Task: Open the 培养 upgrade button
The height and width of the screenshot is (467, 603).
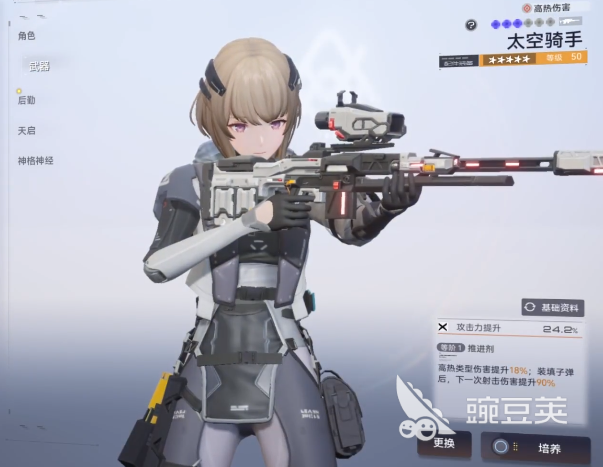Action: coord(541,445)
